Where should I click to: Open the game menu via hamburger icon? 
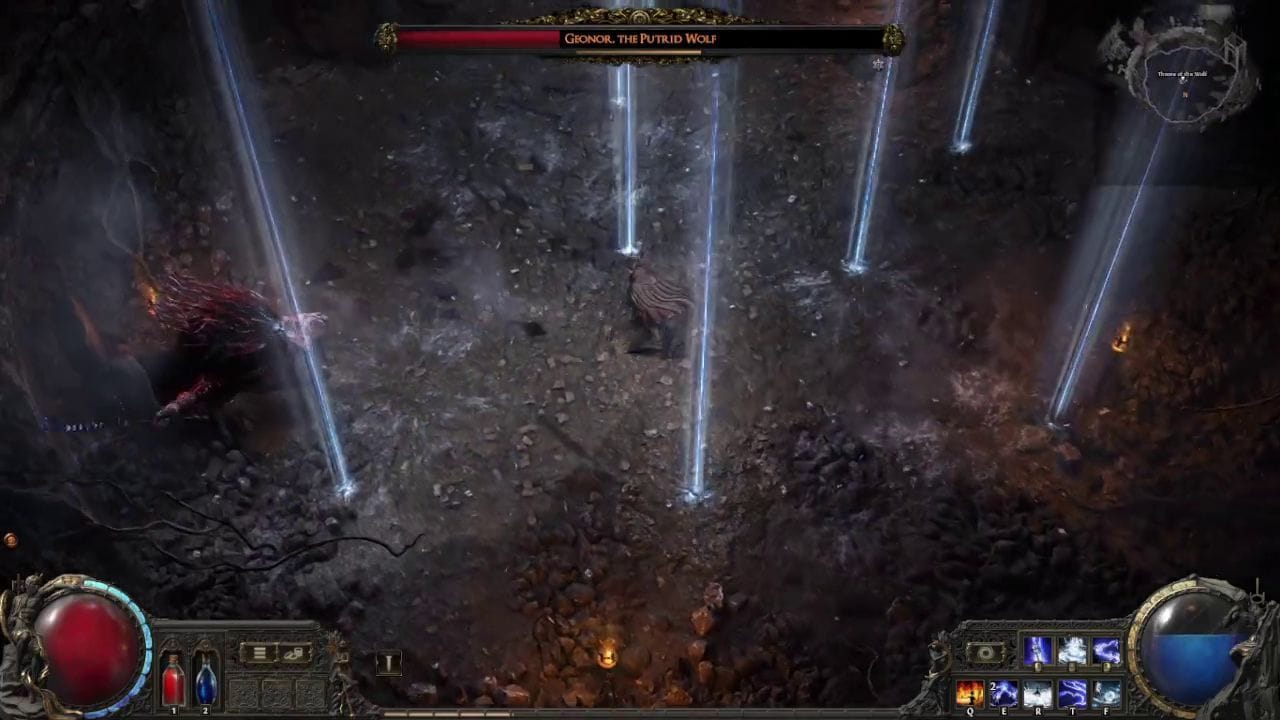(259, 652)
